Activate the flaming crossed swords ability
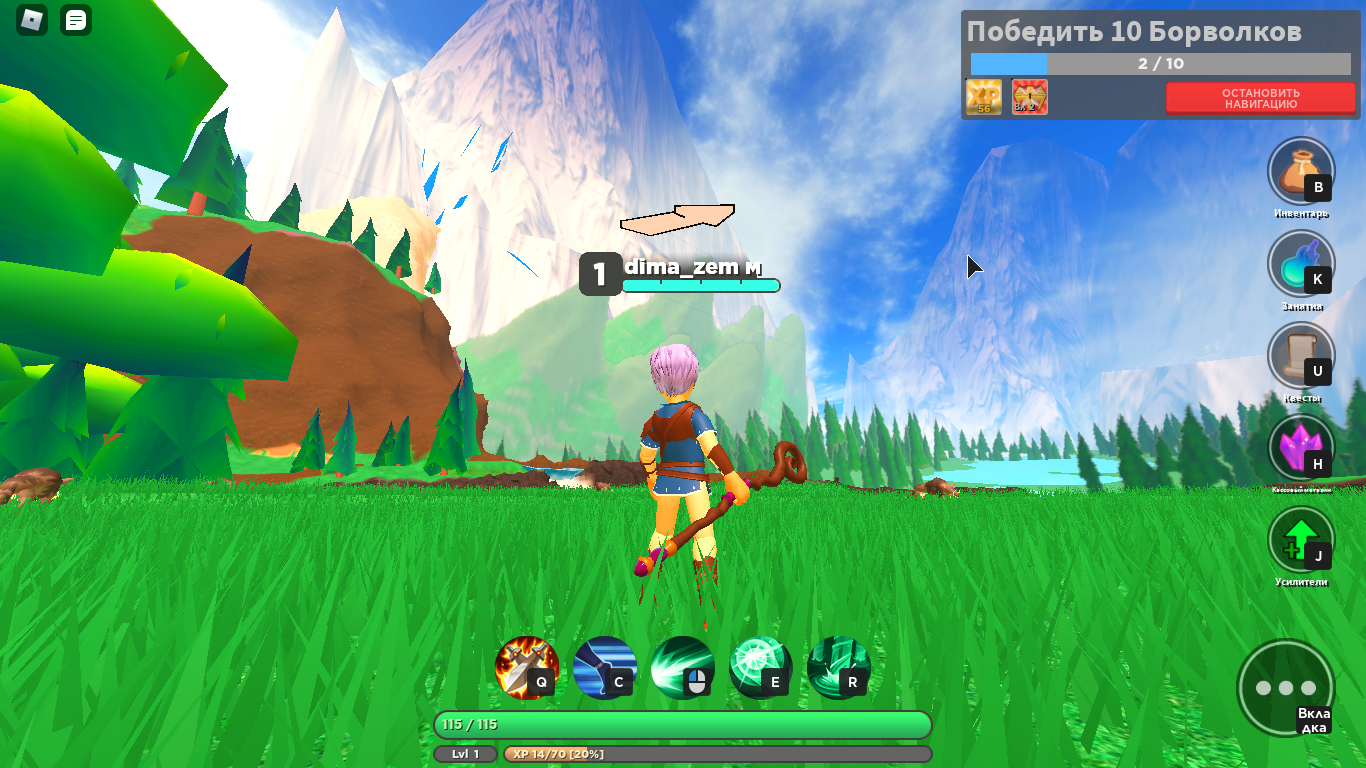 coord(526,667)
